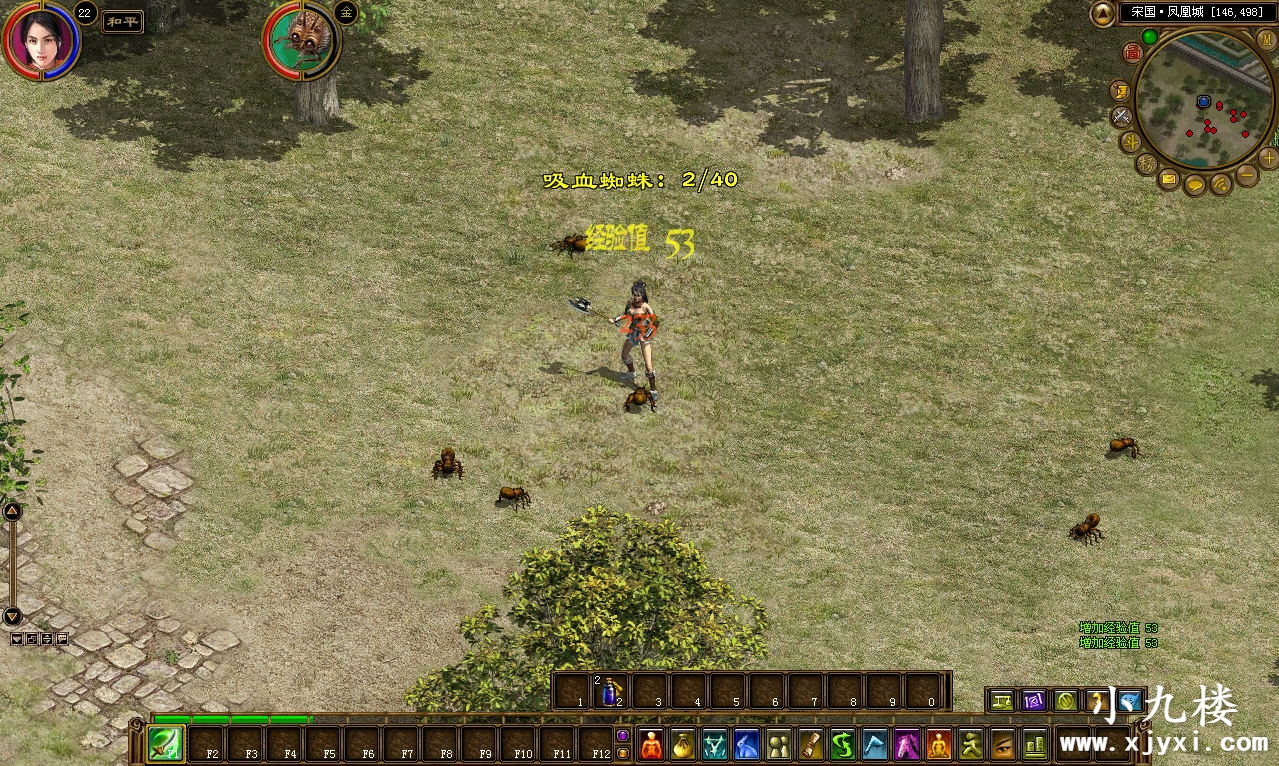1279x766 pixels.
Task: Click the green S-shaped menu icon
Action: pos(843,745)
